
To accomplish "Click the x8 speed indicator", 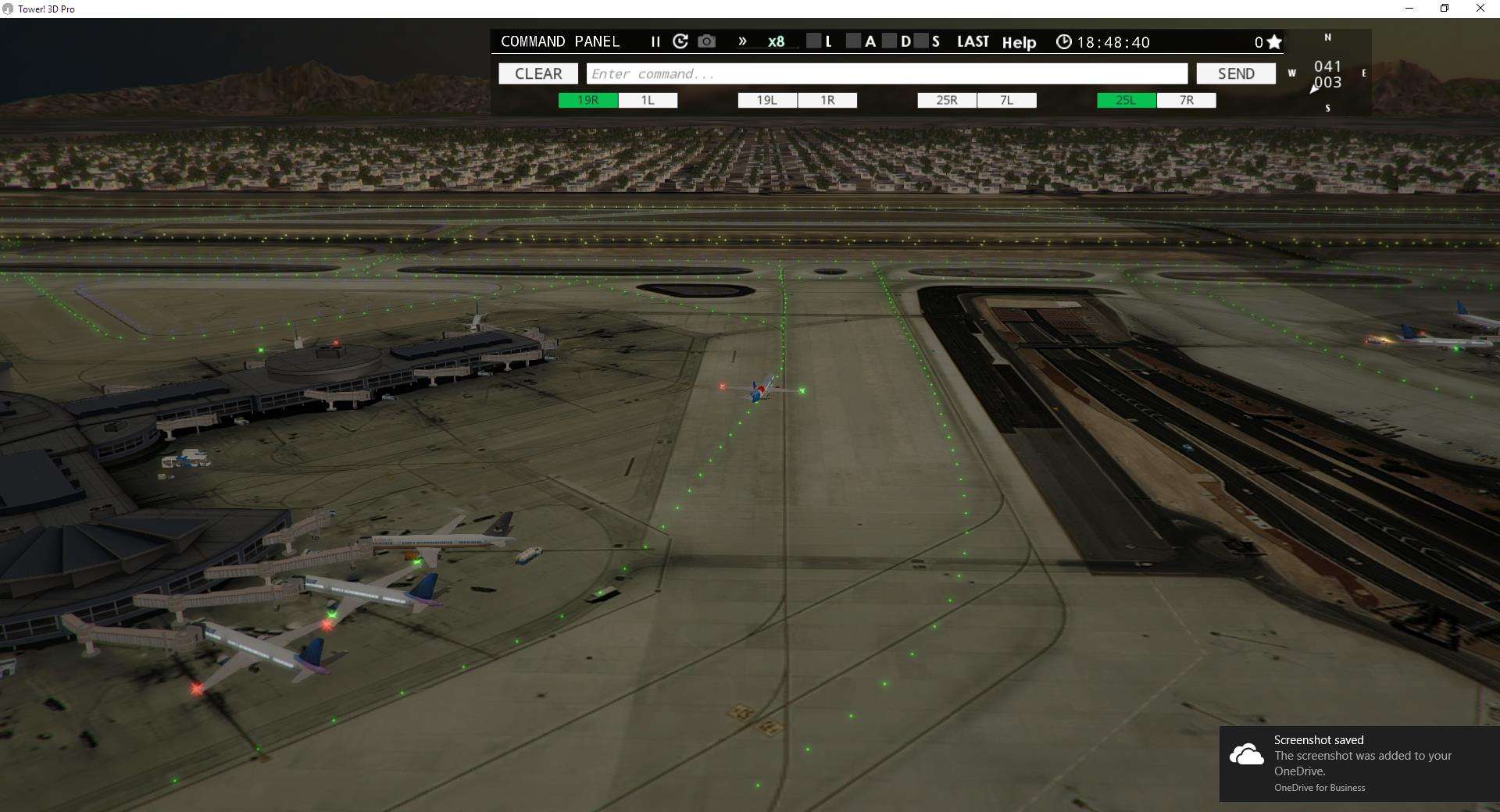I will pyautogui.click(x=776, y=41).
